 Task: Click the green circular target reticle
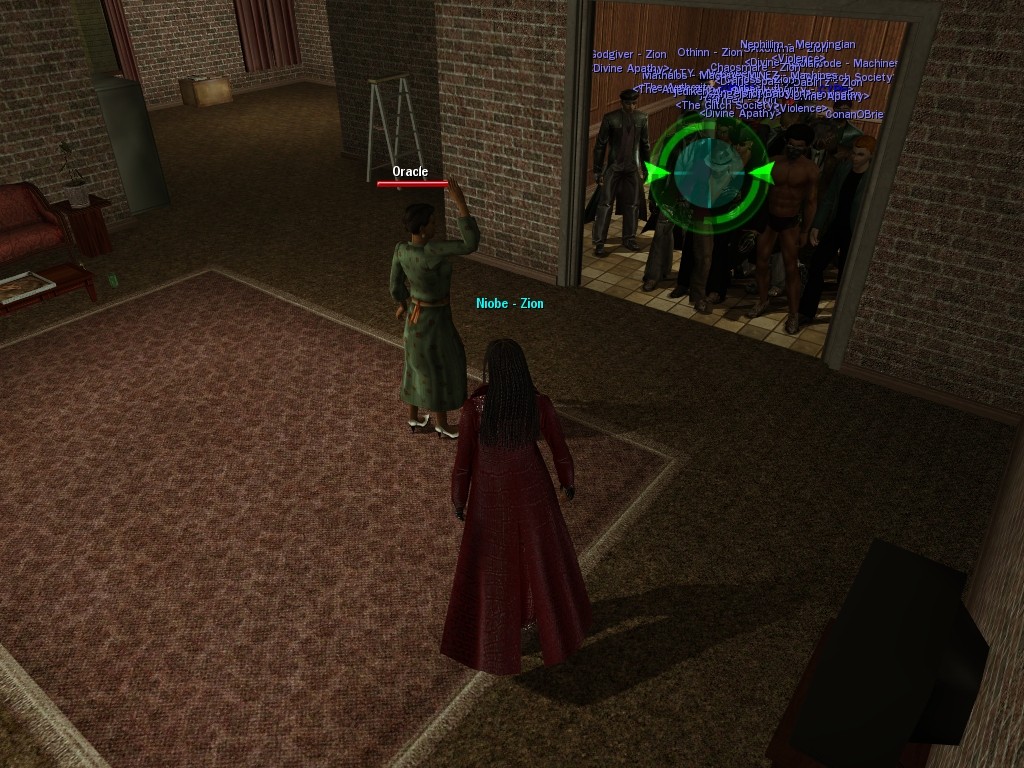pos(708,173)
